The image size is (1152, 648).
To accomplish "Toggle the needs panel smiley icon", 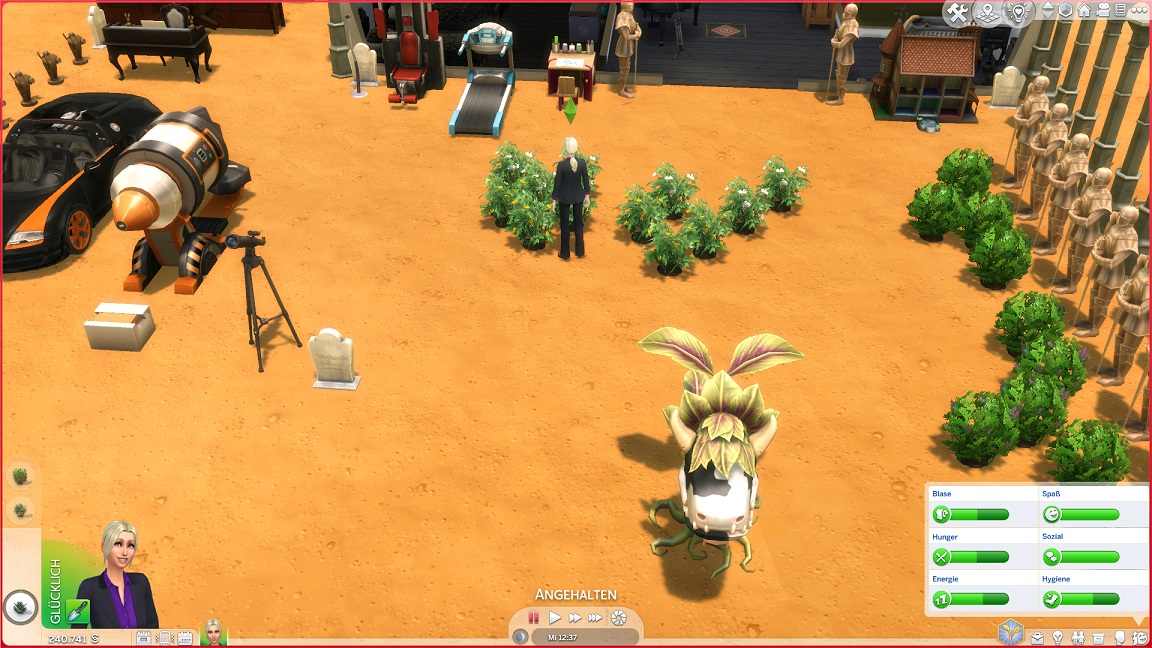I will pos(1140,637).
